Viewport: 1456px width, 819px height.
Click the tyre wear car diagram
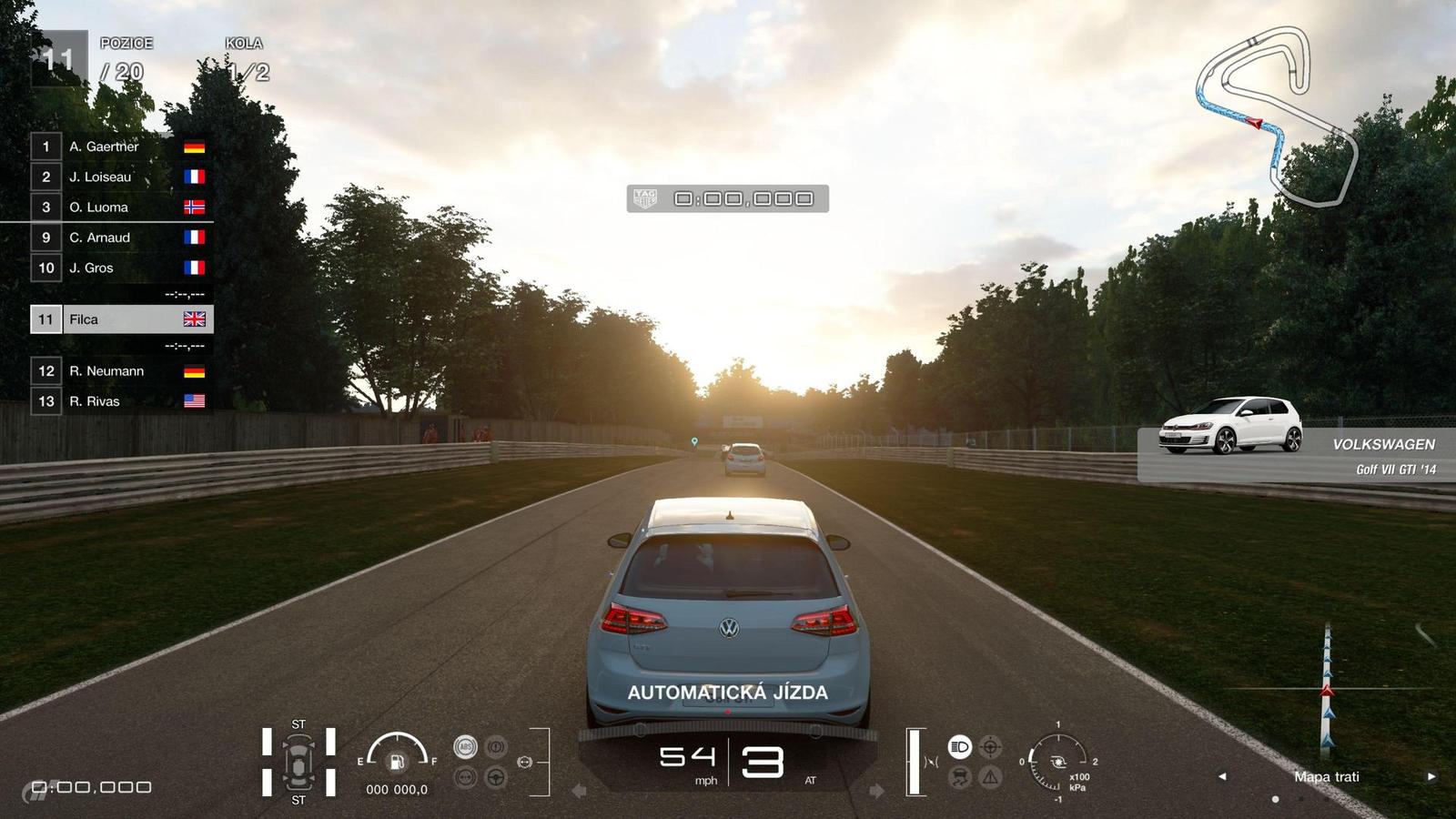click(x=298, y=763)
